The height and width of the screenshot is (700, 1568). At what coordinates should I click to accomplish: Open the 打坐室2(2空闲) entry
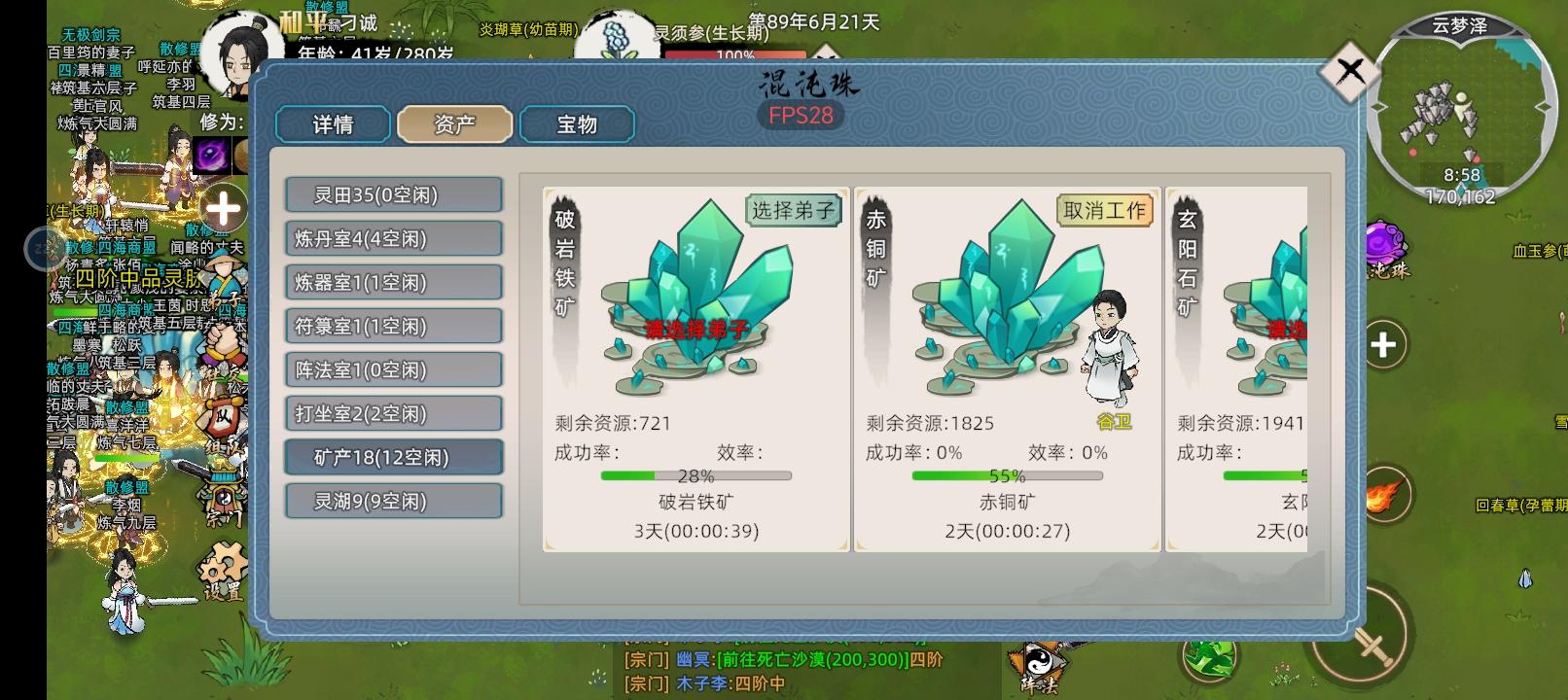(x=393, y=413)
